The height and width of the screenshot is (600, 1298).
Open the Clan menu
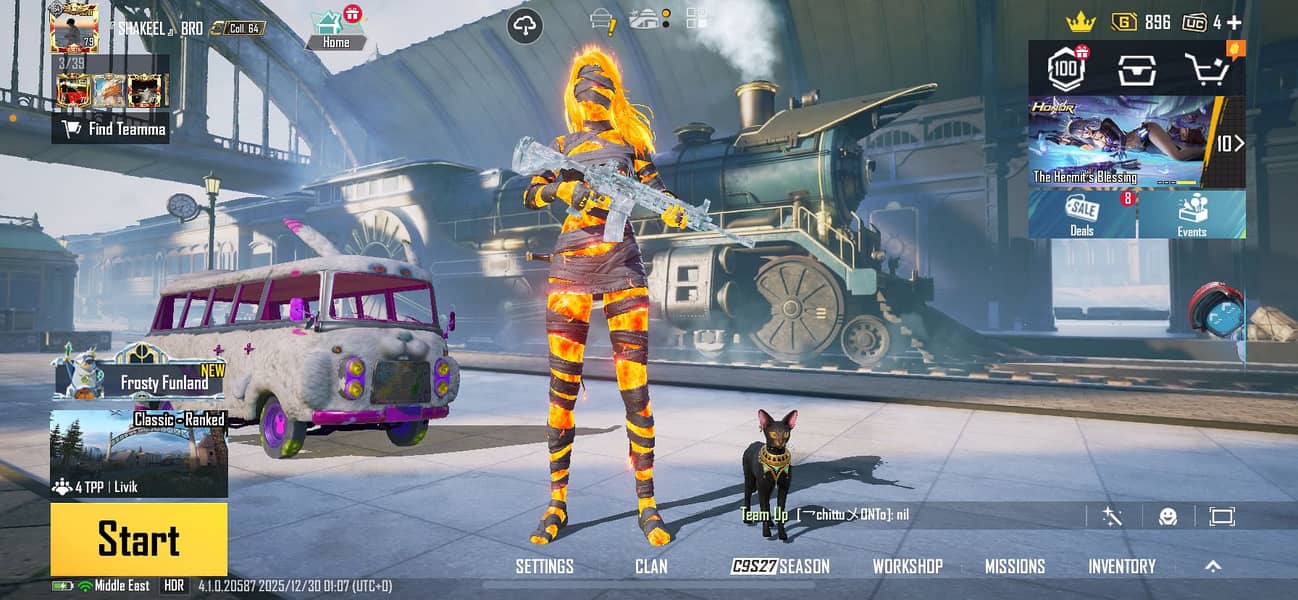[651, 566]
